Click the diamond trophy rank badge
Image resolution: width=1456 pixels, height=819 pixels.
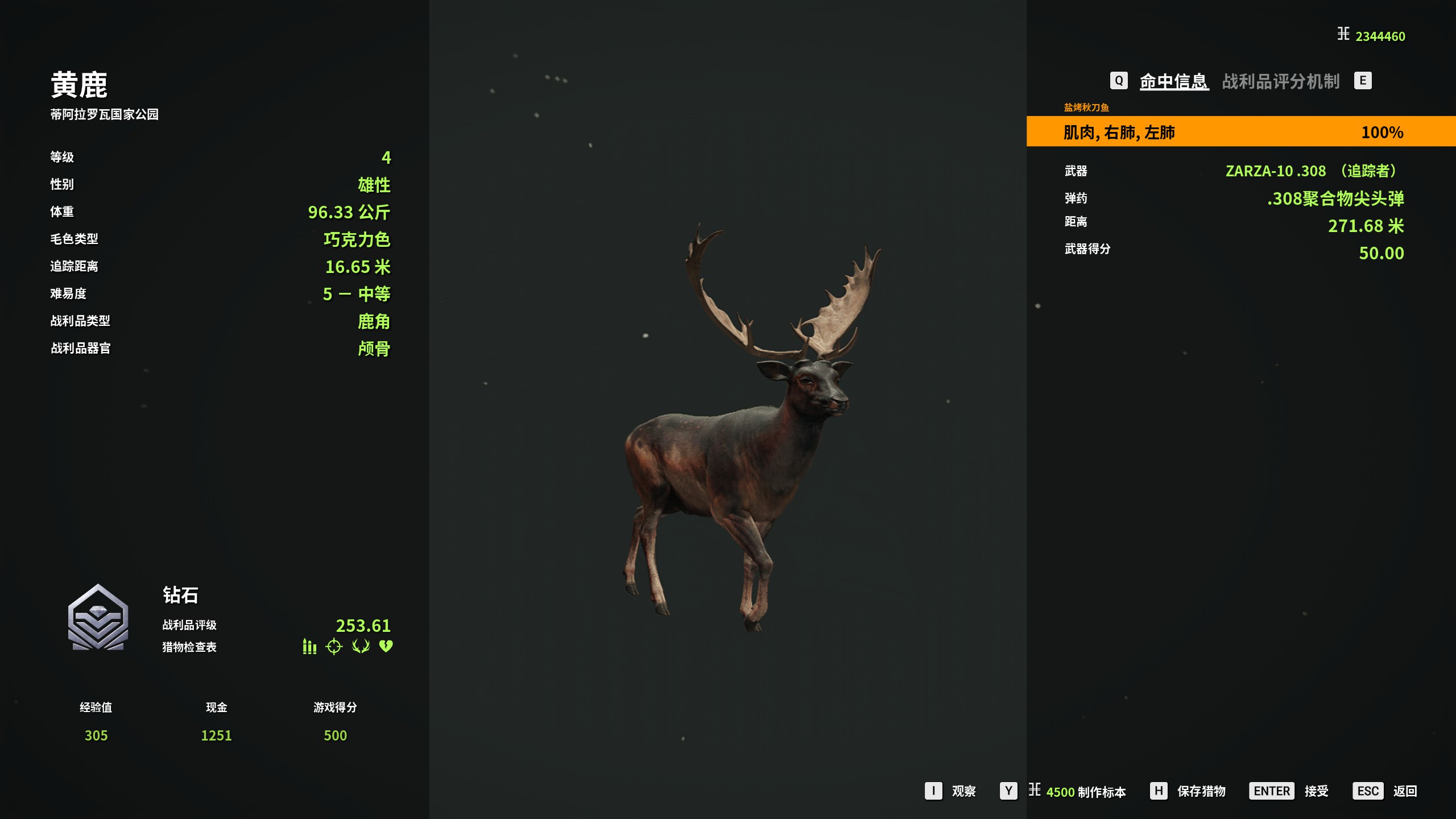point(98,618)
